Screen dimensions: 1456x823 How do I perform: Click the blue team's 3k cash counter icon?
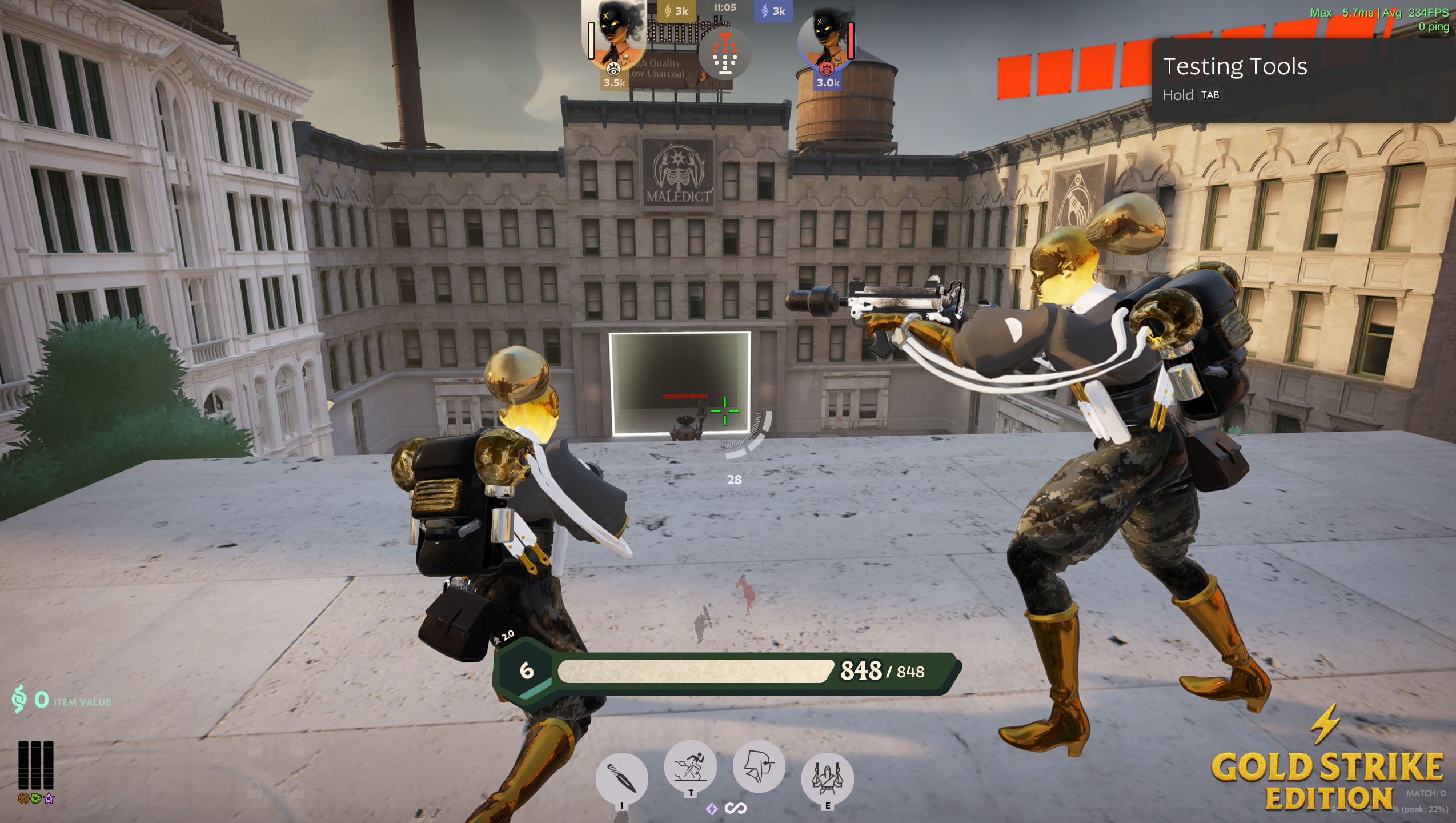point(764,10)
